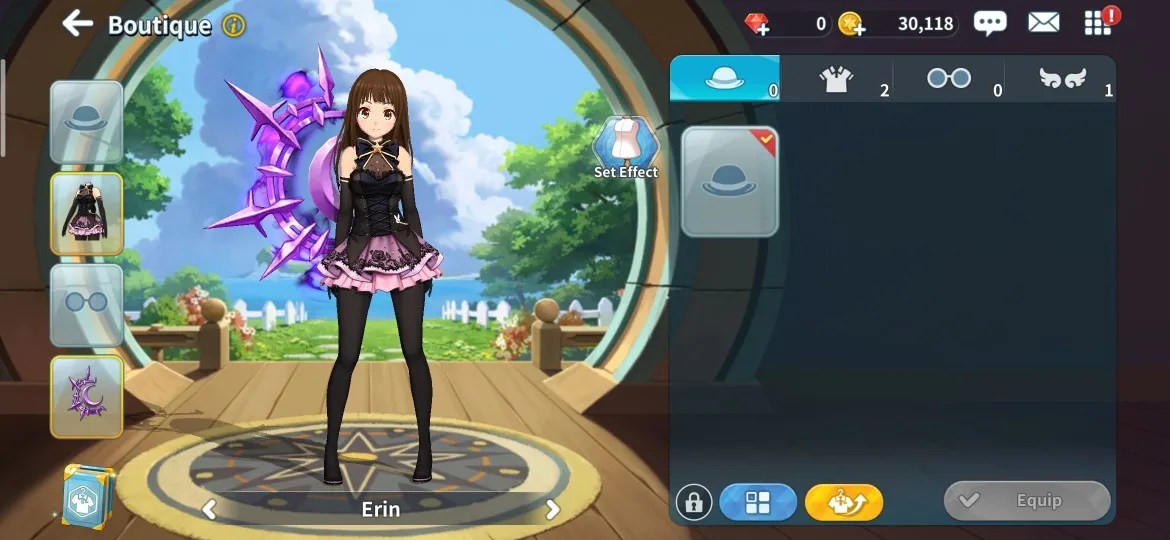
Task: Open the chat speech bubble
Action: [x=990, y=23]
